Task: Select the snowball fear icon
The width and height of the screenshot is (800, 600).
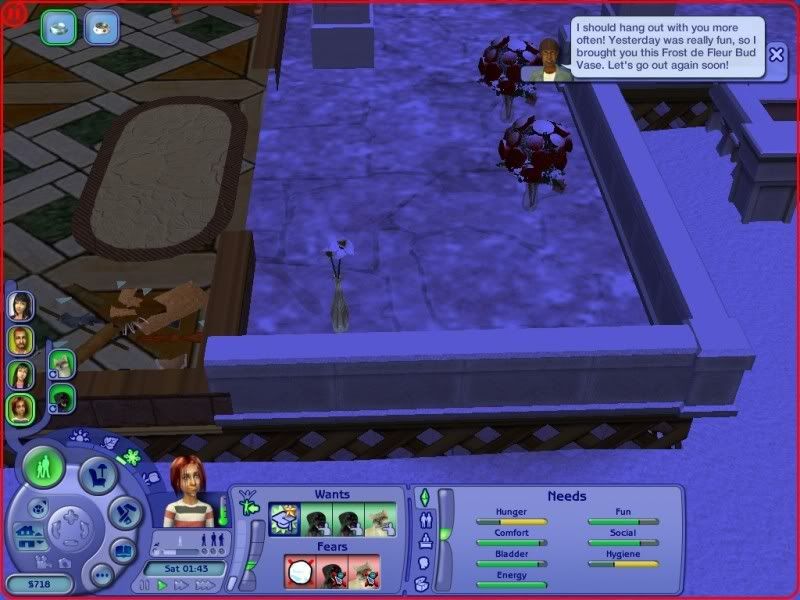Action: pyautogui.click(x=302, y=571)
